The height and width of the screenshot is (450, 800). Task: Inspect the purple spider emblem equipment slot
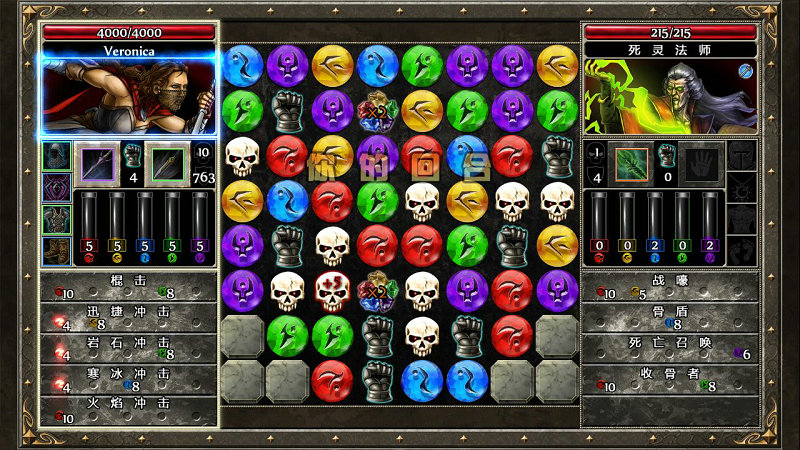[56, 187]
